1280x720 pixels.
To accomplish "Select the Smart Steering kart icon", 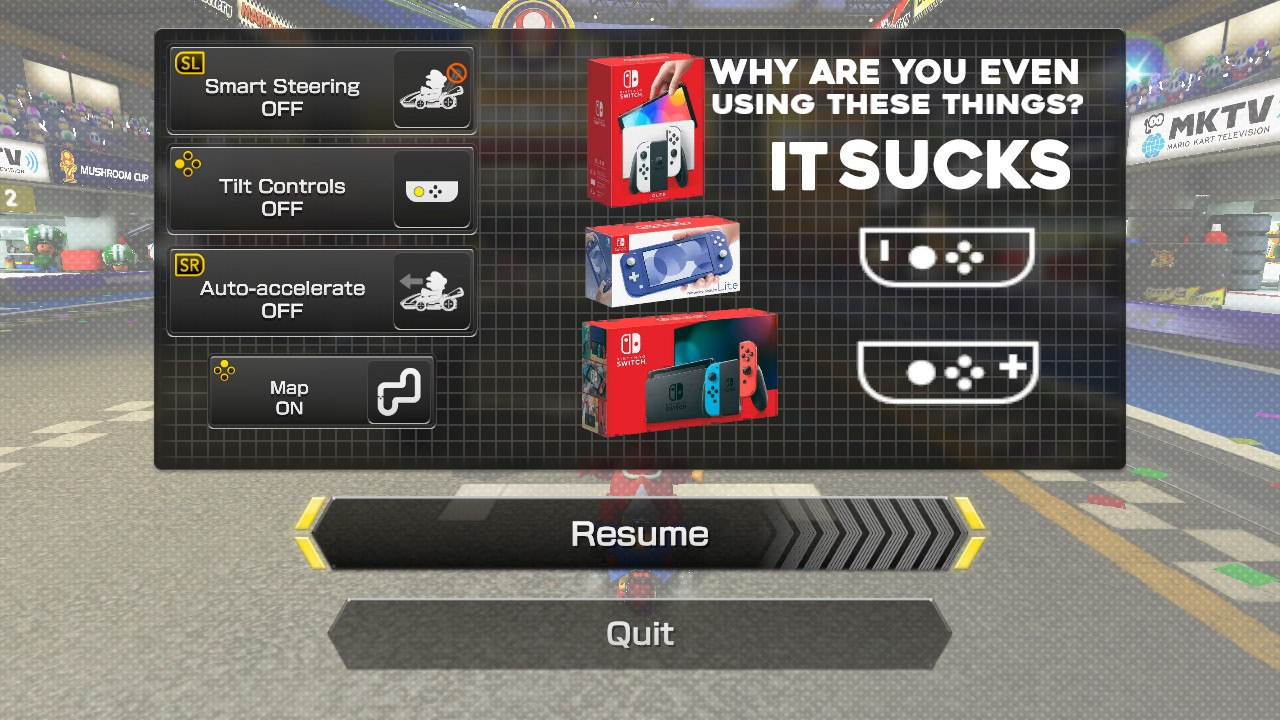I will 432,89.
